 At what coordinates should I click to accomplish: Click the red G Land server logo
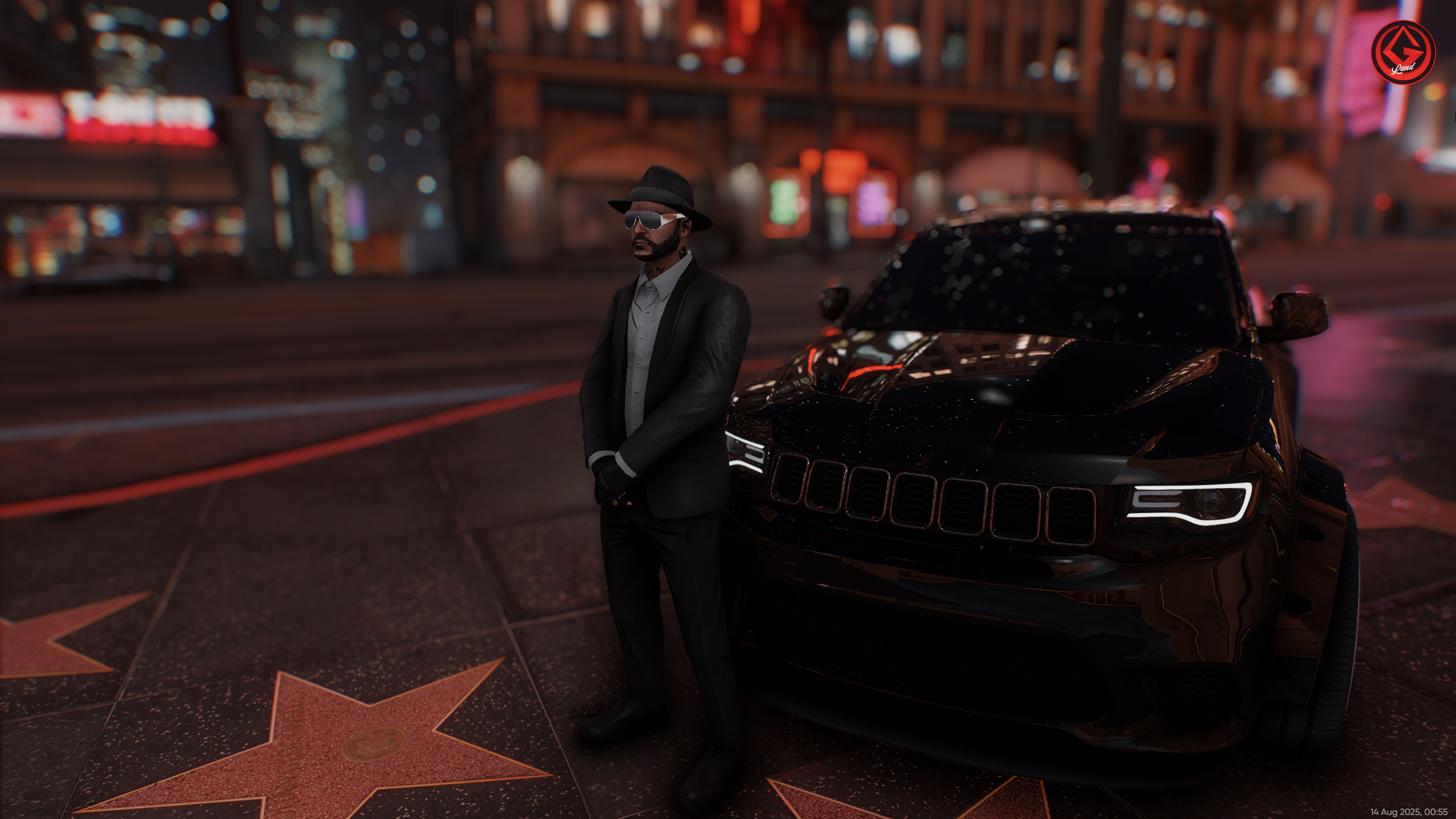tap(1403, 53)
